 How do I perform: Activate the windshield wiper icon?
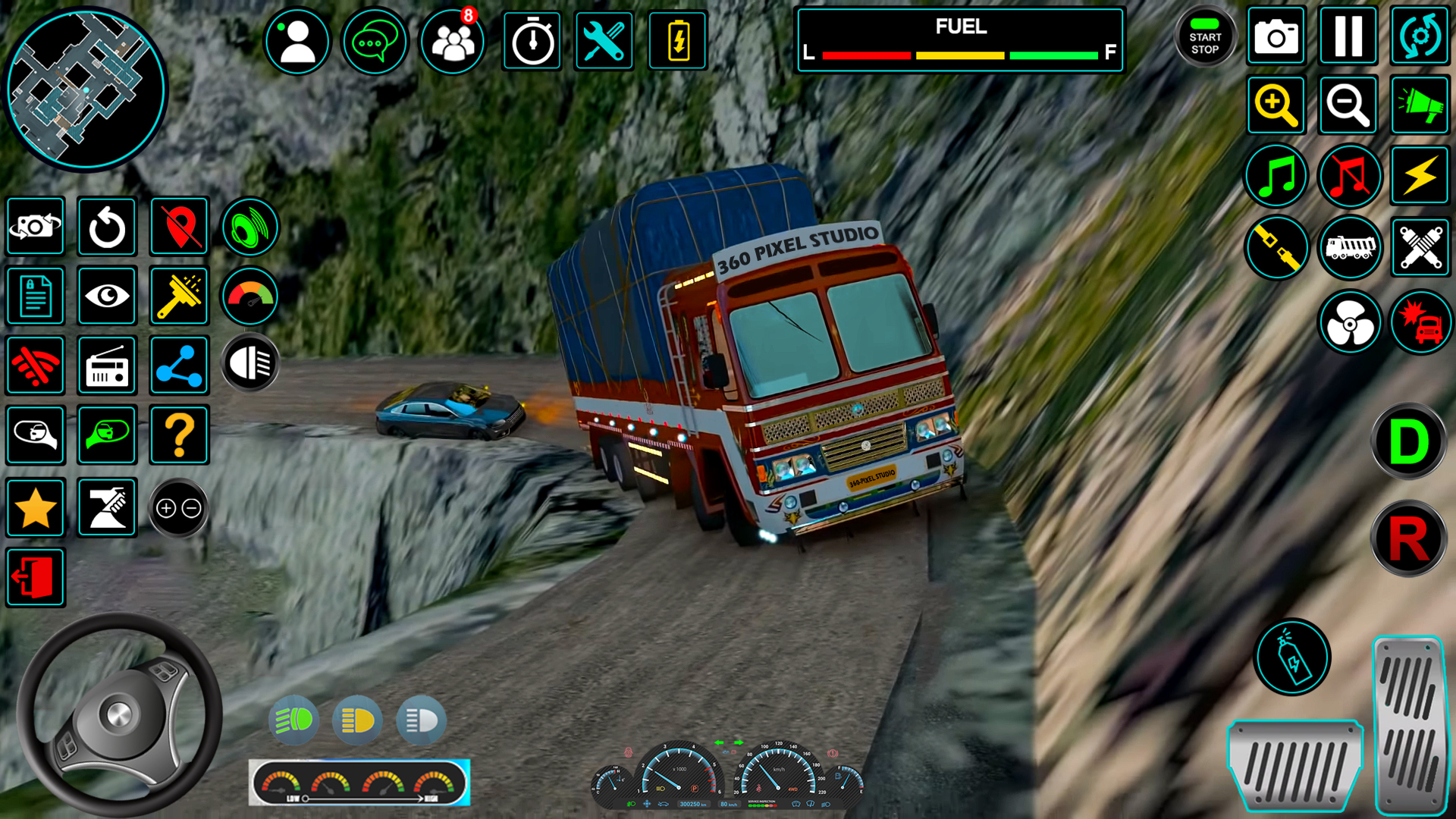tap(180, 296)
